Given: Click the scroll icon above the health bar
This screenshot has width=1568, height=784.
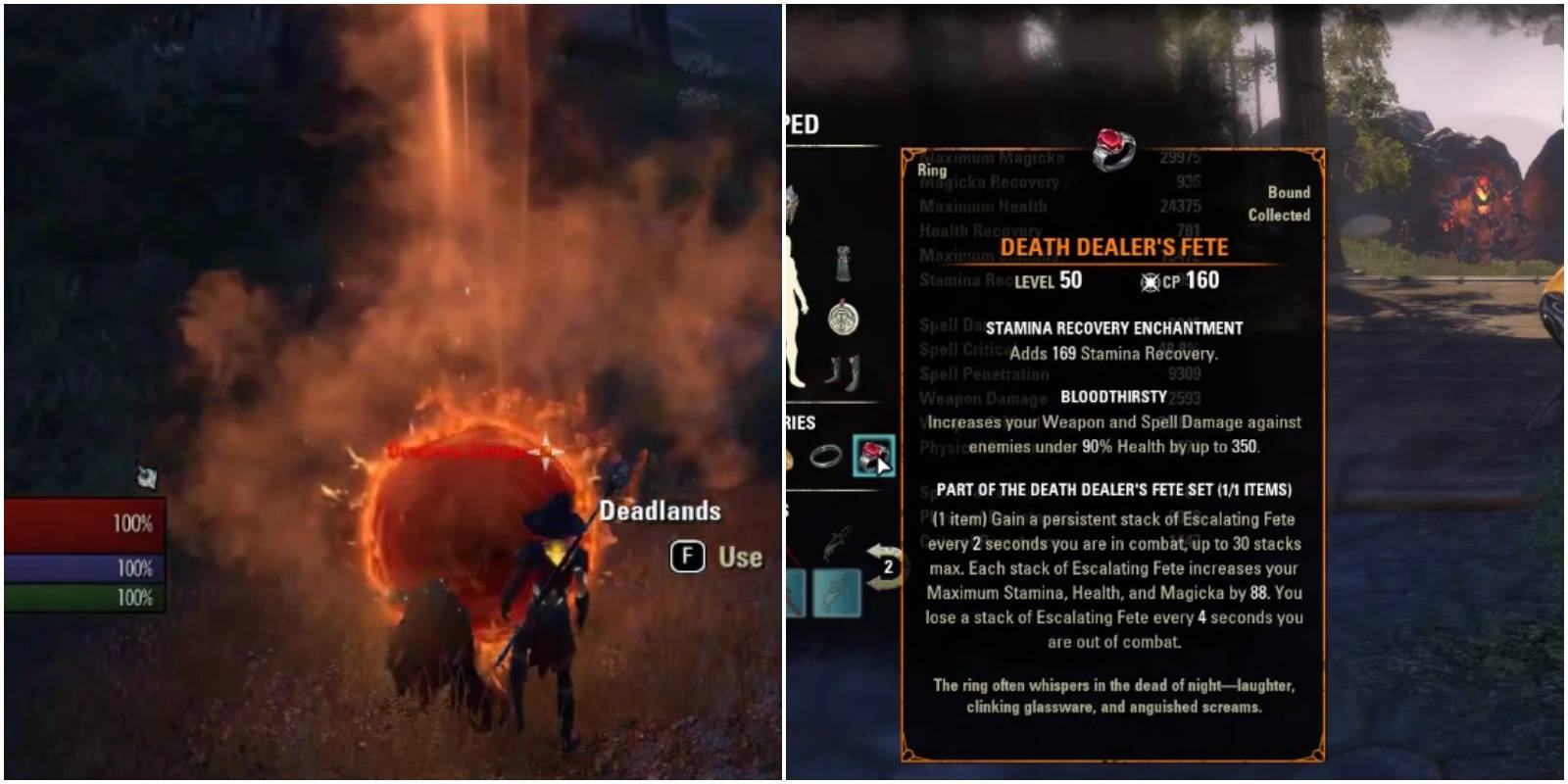Looking at the screenshot, I should pyautogui.click(x=147, y=478).
